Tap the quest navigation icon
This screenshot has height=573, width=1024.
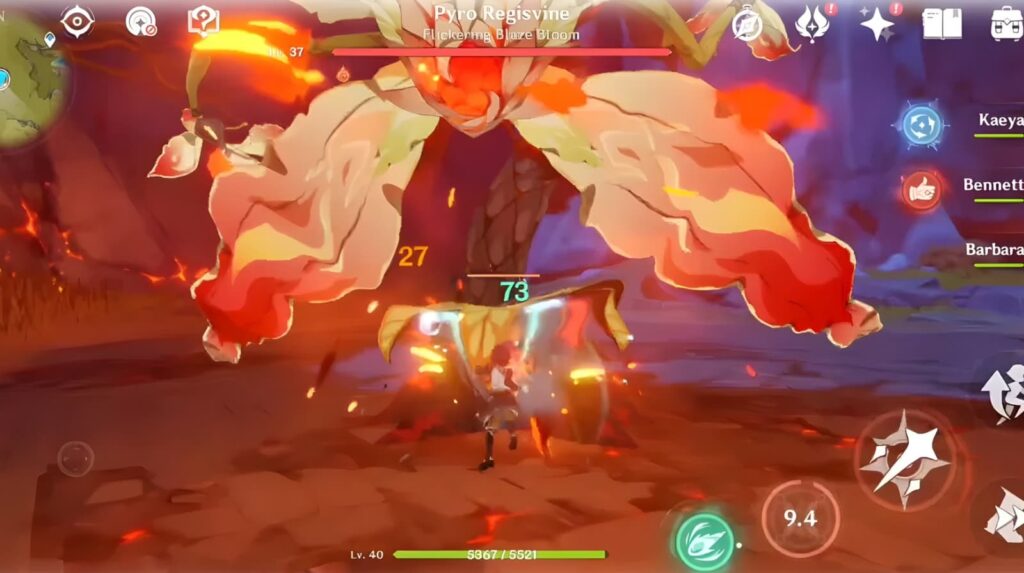[141, 21]
